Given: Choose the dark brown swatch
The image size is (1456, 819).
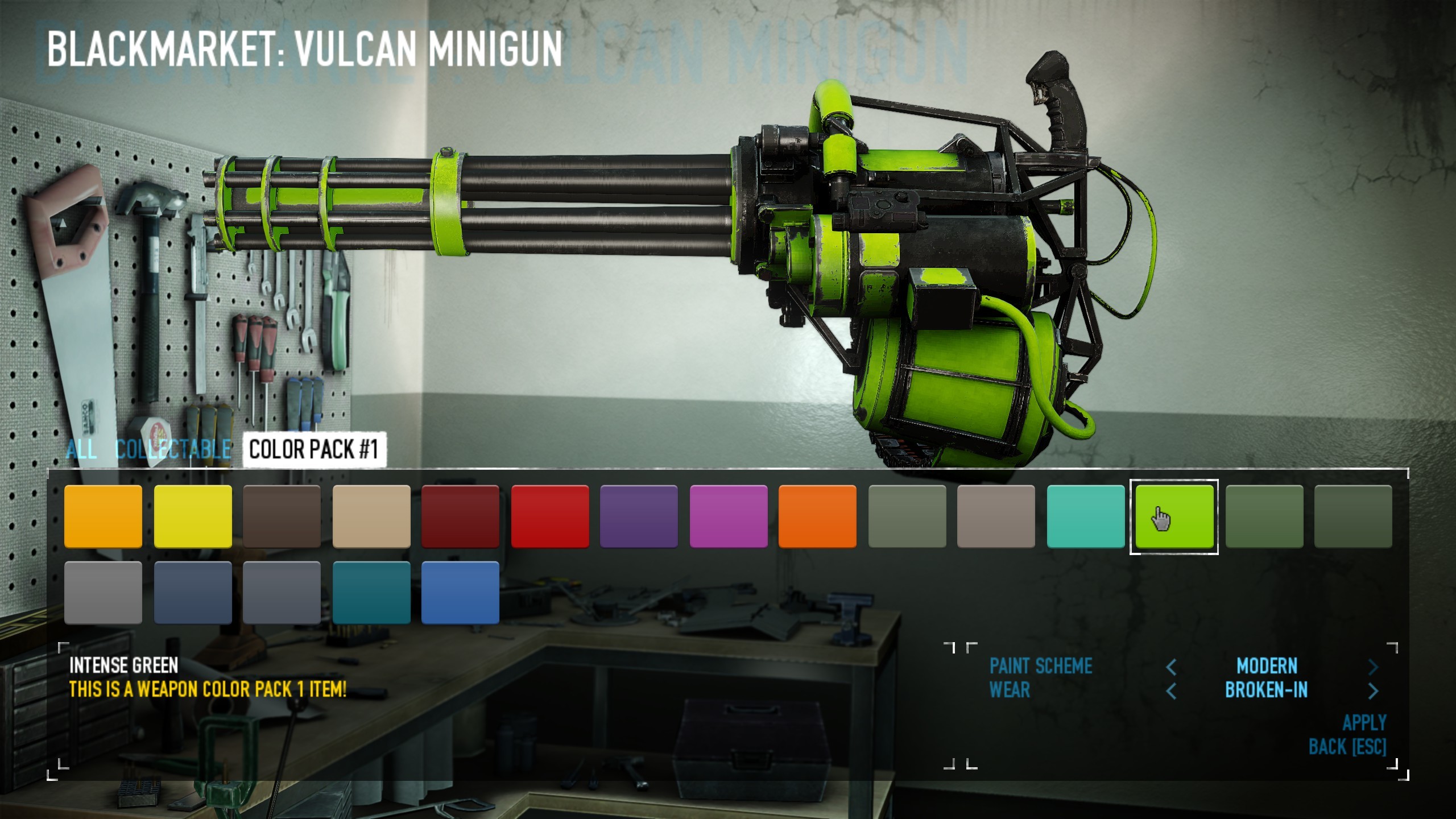Looking at the screenshot, I should 282,516.
